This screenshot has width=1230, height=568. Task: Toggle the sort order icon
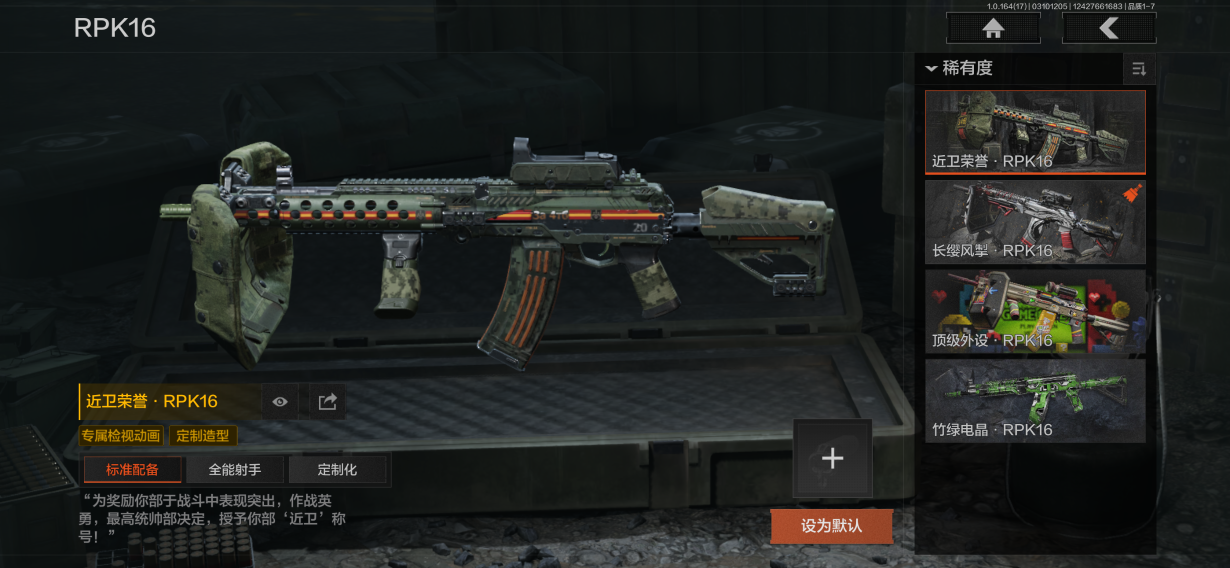1138,69
